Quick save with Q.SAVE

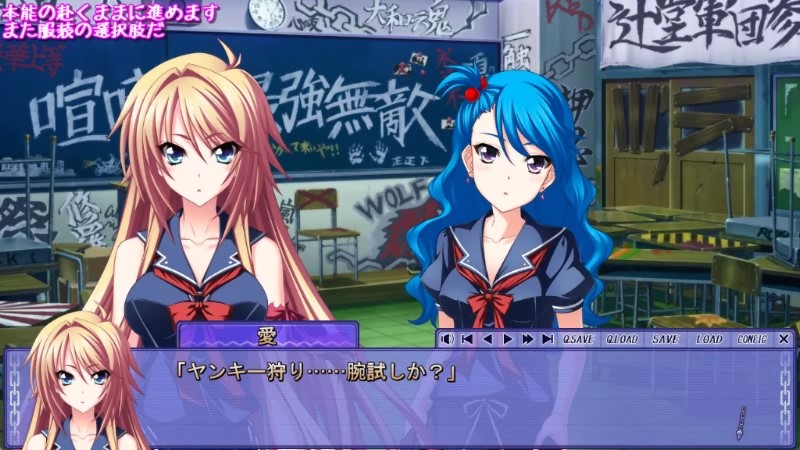pyautogui.click(x=578, y=339)
